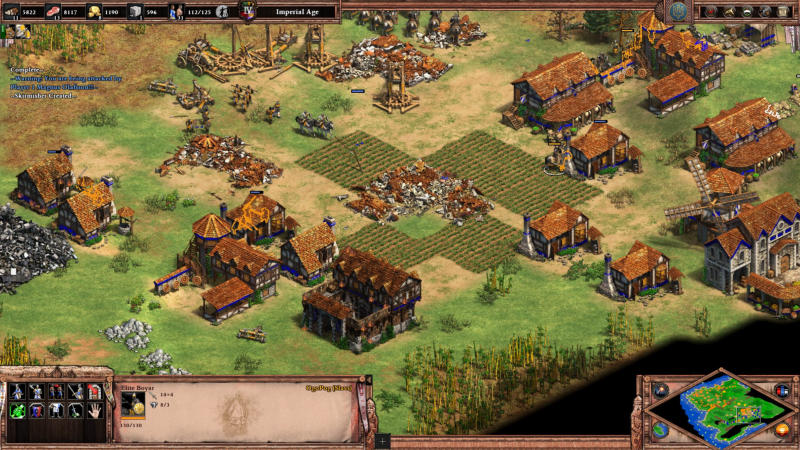Click the red icon in top-right menu bar

click(x=711, y=11)
